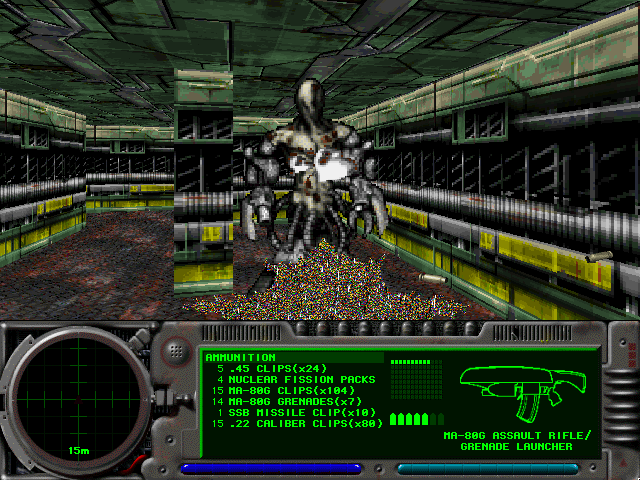Click the Ammunition inventory header

pos(240,357)
